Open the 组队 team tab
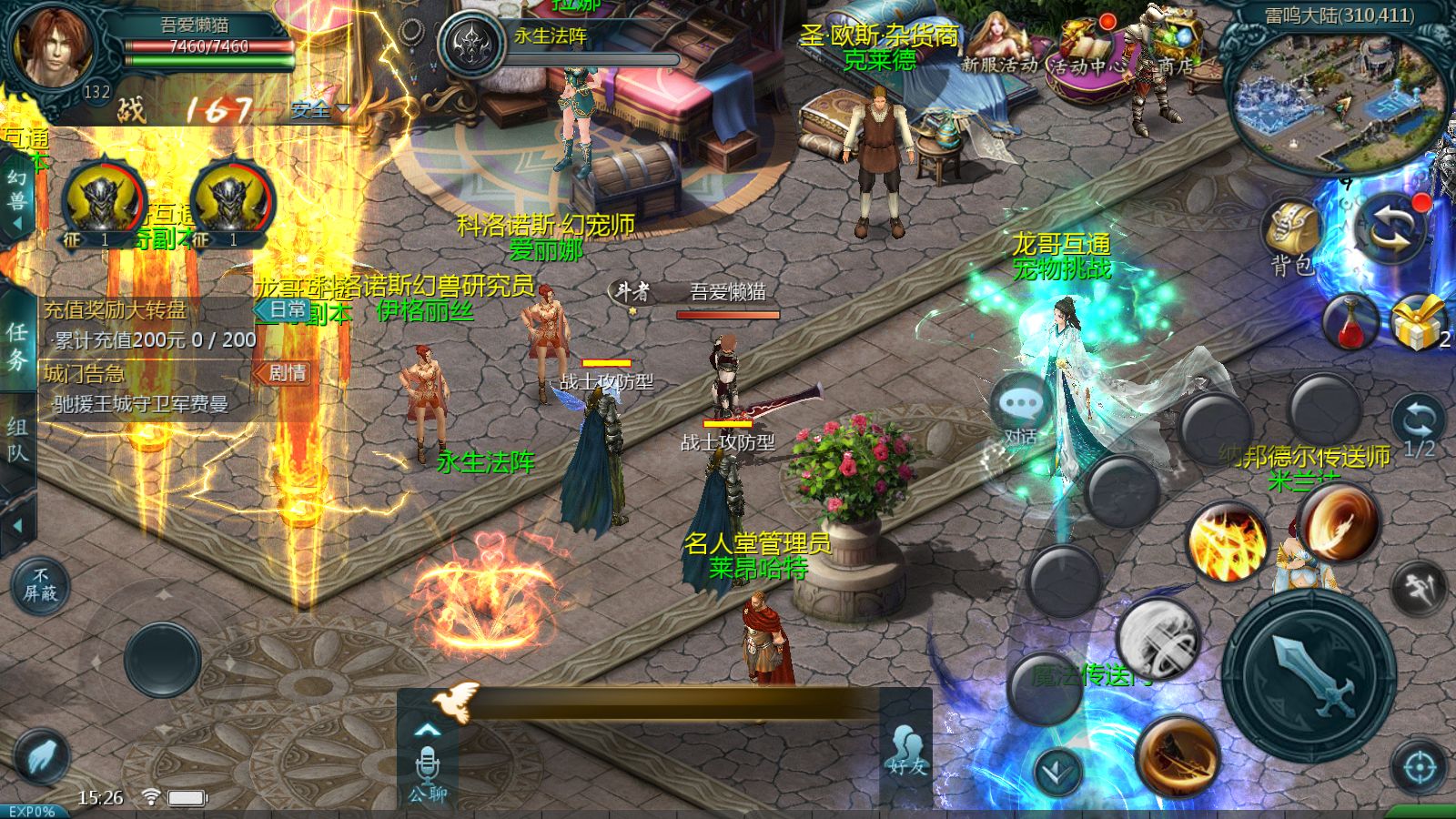The image size is (1456, 819). point(16,440)
